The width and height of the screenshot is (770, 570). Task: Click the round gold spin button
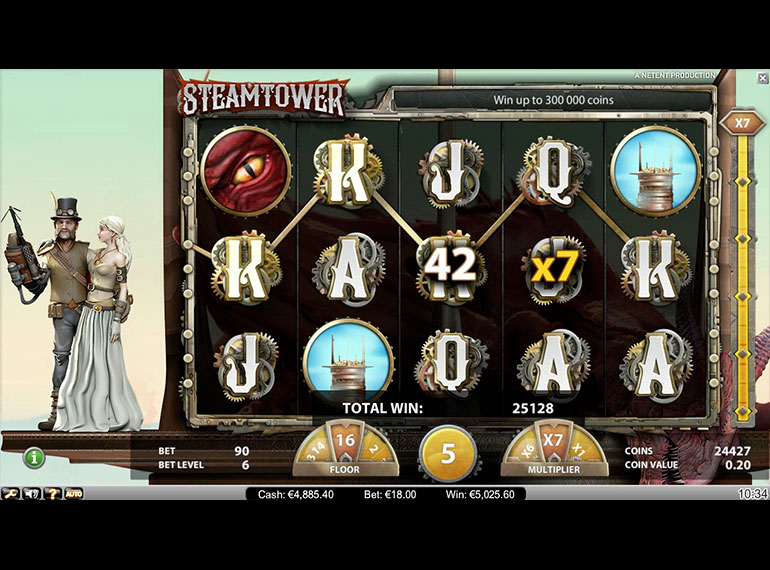pos(448,453)
